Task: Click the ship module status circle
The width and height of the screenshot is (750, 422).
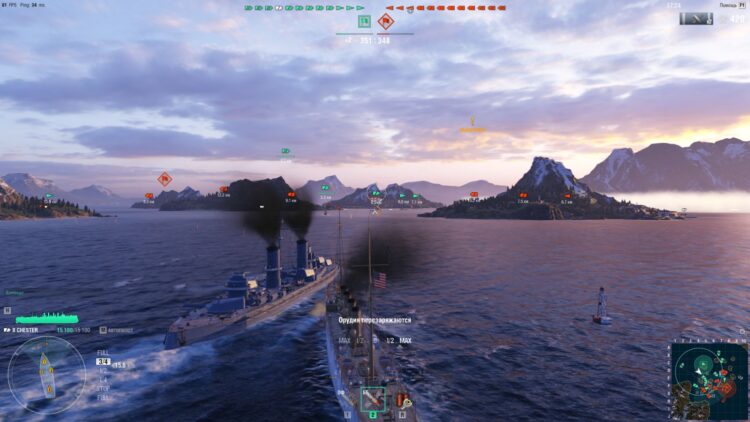Action: 46,374
